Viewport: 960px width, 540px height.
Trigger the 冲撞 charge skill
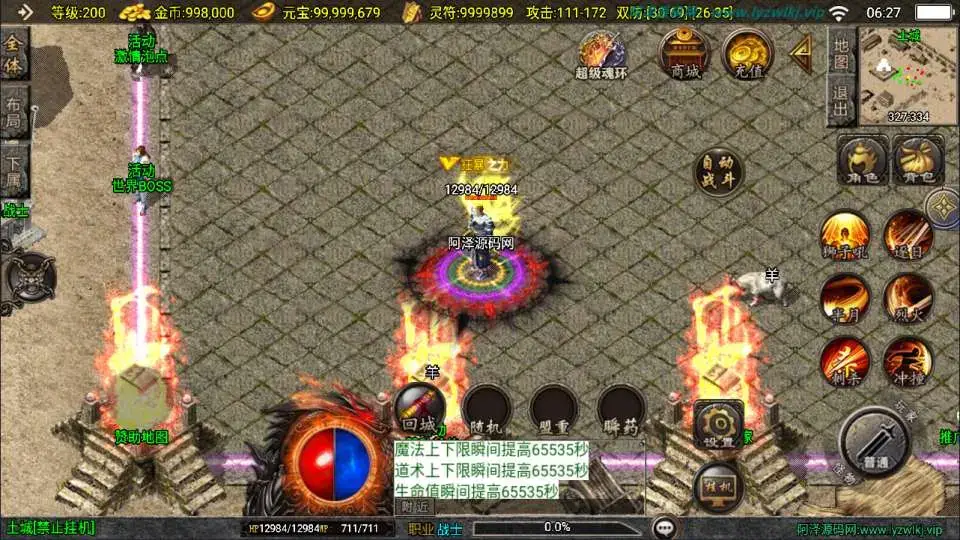coord(907,361)
